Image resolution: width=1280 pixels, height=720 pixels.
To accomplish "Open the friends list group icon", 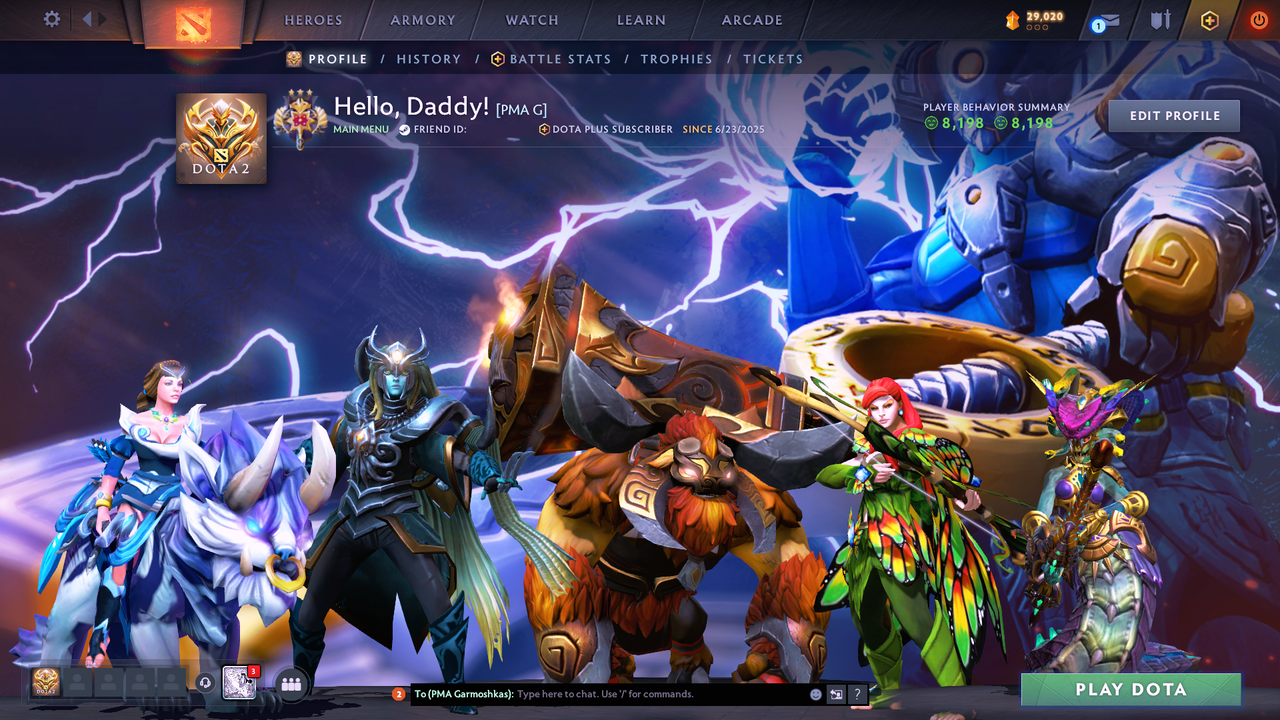I will click(x=289, y=683).
